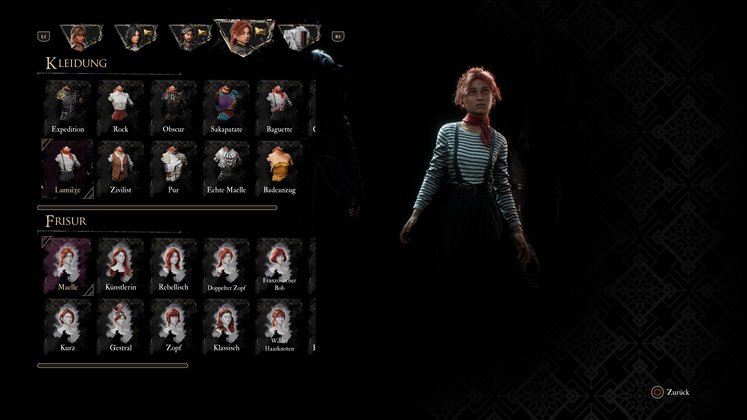Choose the Rock outfit
This screenshot has width=747, height=420.
click(120, 104)
